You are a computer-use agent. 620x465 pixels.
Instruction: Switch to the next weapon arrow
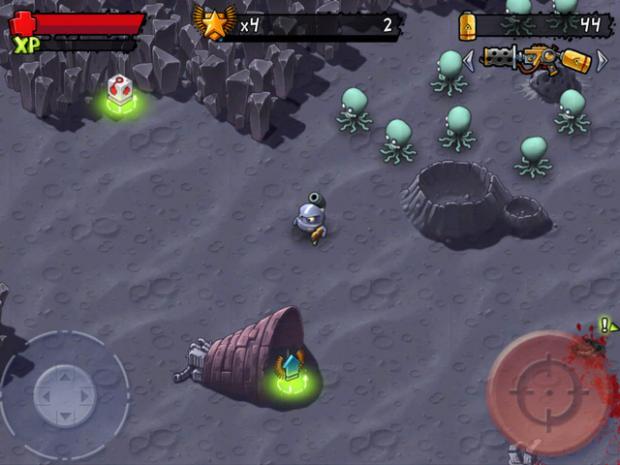[x=602, y=61]
